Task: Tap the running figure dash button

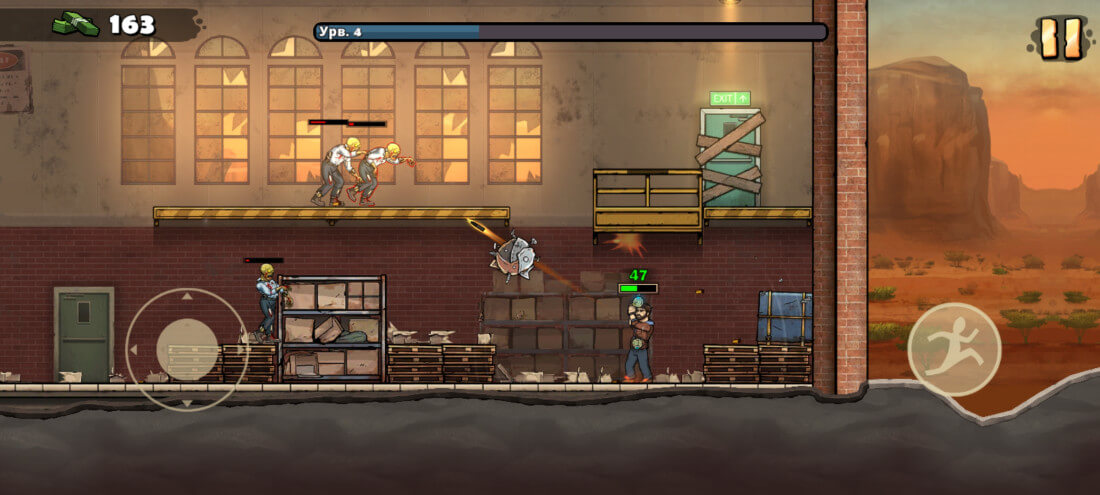Action: click(x=954, y=349)
